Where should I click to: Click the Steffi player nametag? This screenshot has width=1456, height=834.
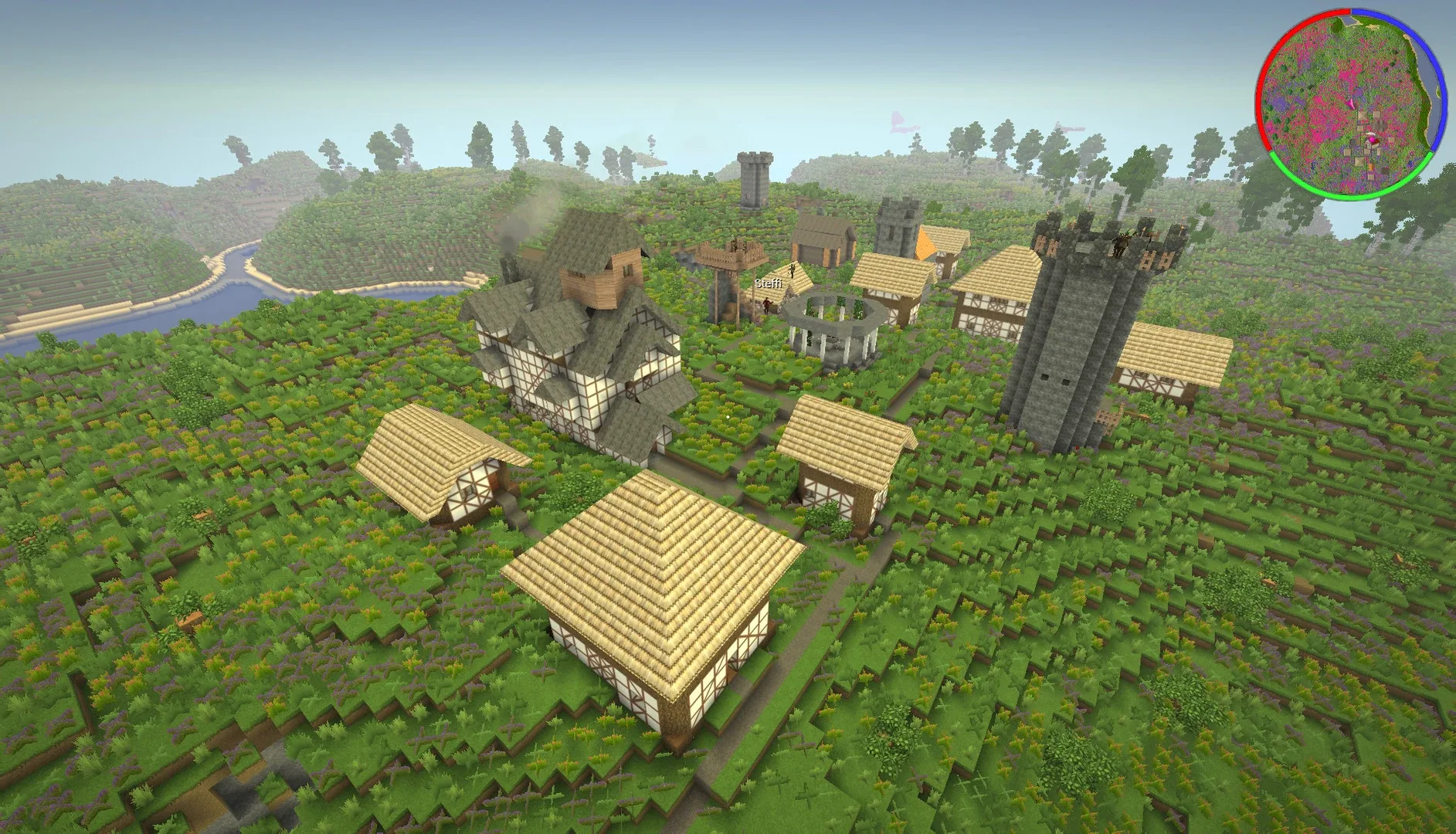tap(769, 283)
